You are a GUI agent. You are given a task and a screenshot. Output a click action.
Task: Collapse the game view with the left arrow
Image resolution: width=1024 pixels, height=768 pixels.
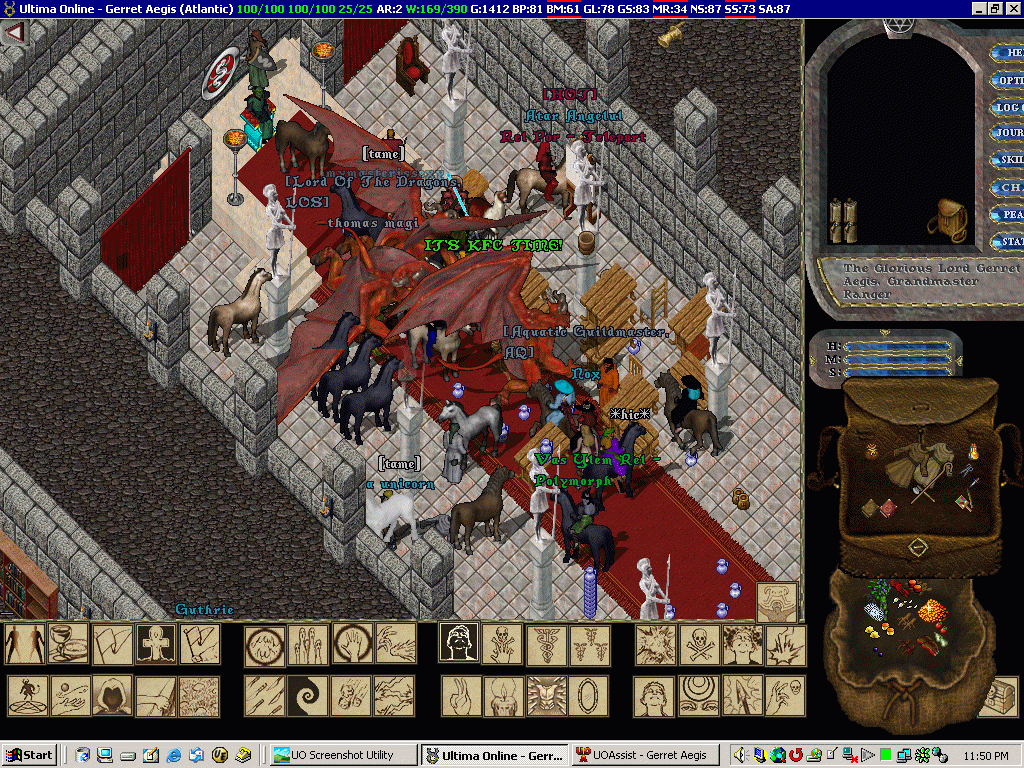14,32
